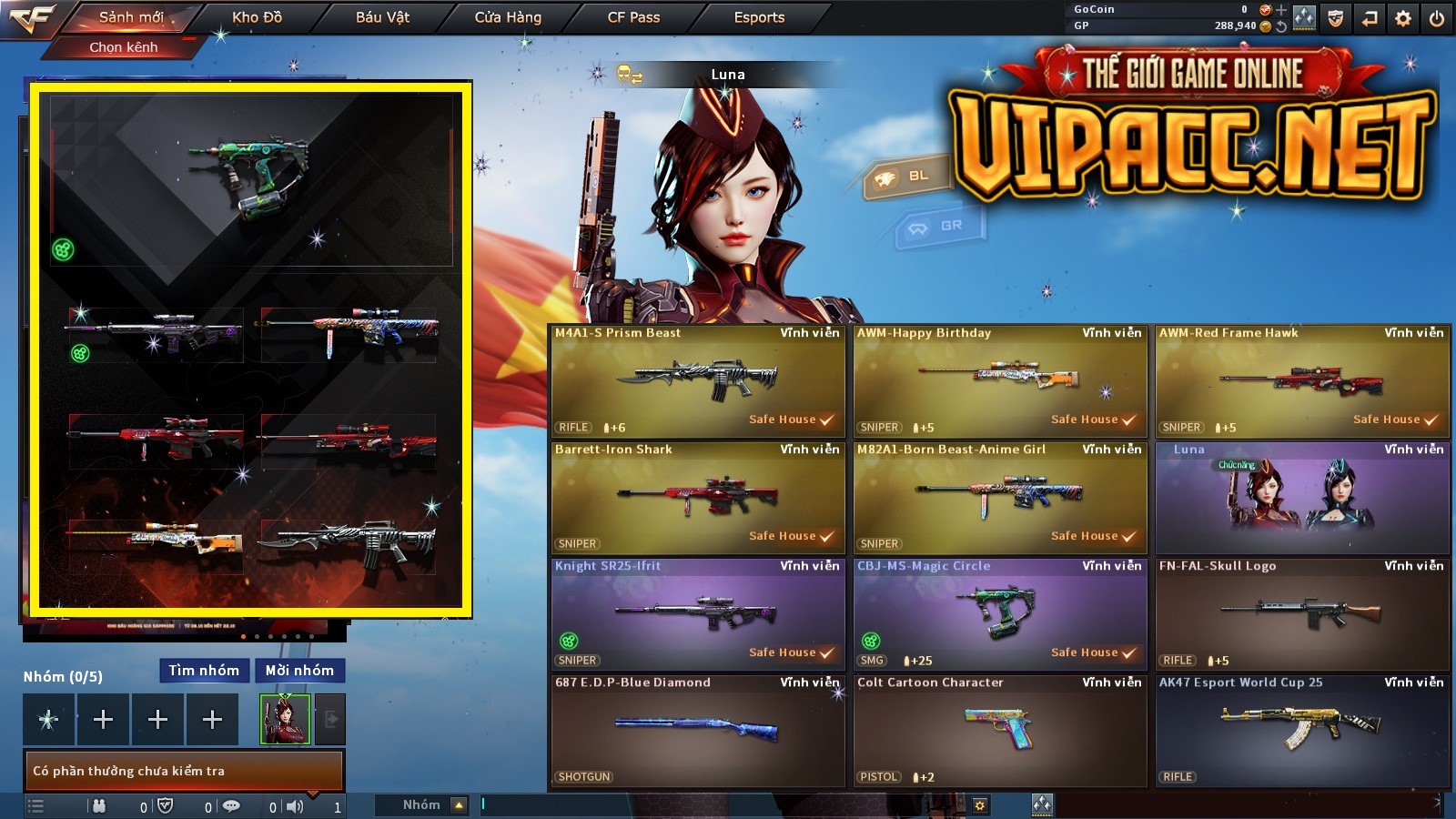Click the Mời nhóm invite button
Viewport: 1456px width, 819px height.
click(299, 671)
